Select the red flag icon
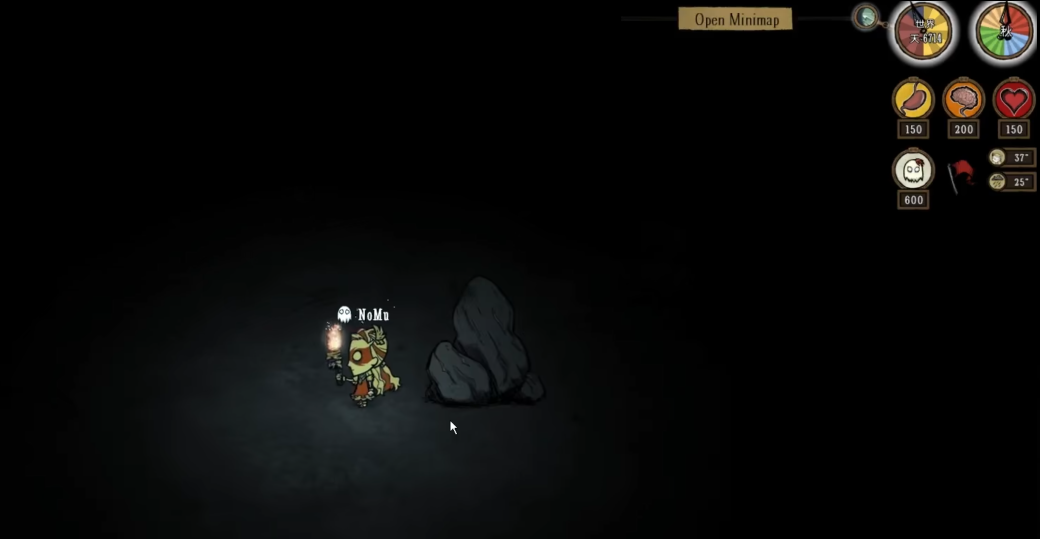The height and width of the screenshot is (539, 1040). [961, 174]
